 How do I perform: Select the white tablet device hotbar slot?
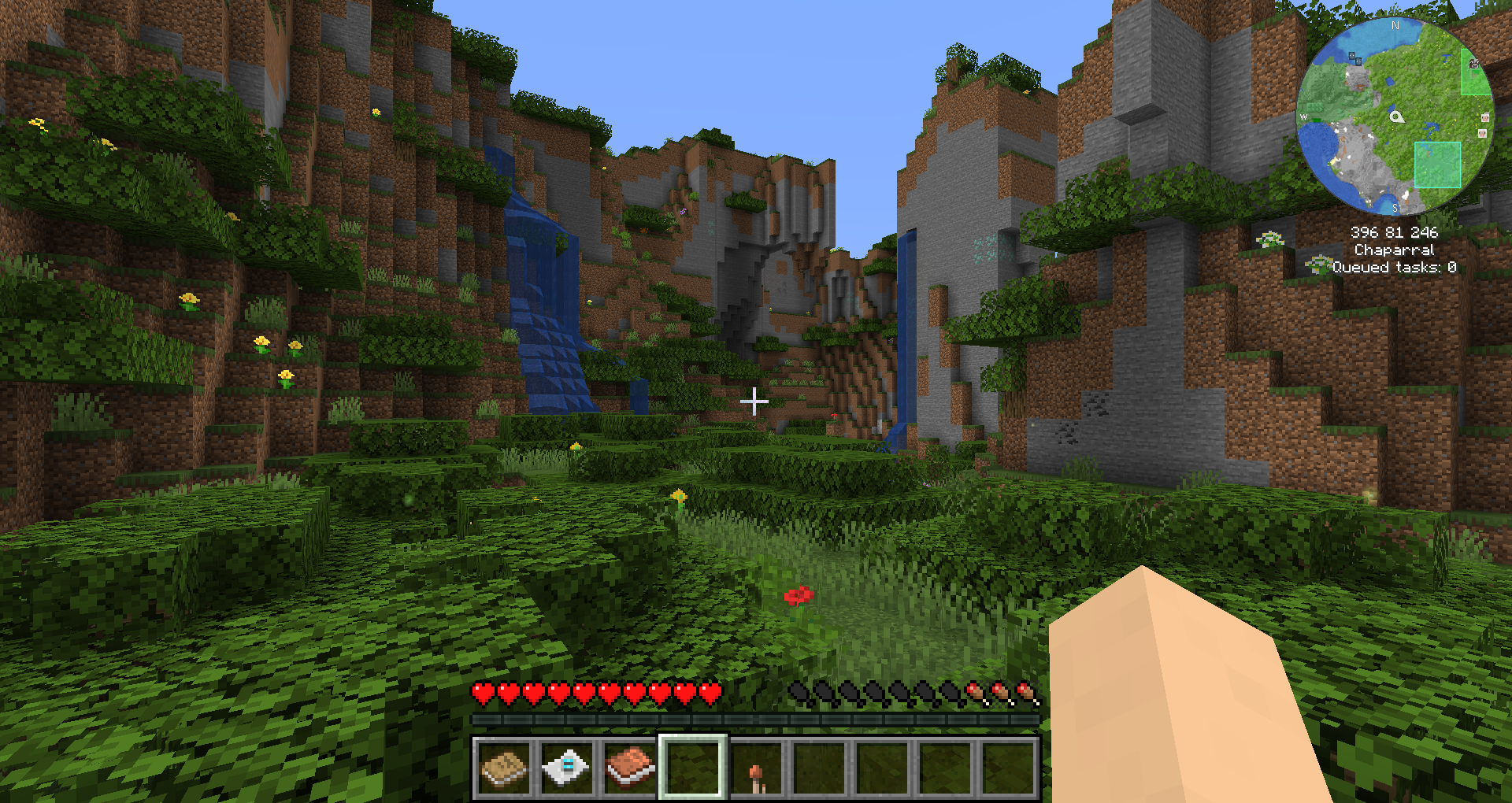pyautogui.click(x=567, y=768)
